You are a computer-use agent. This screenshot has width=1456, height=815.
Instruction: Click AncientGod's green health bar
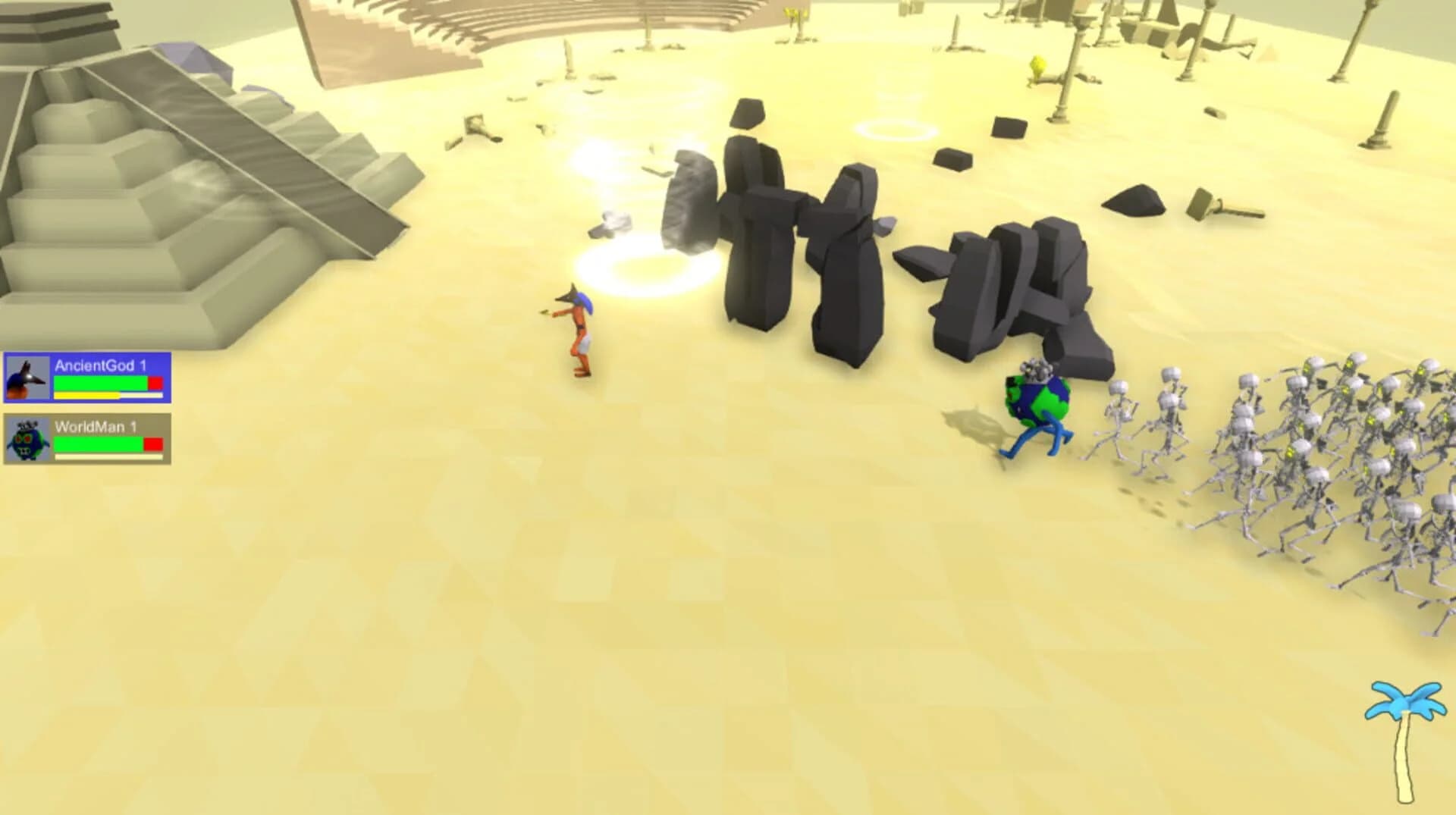point(99,384)
